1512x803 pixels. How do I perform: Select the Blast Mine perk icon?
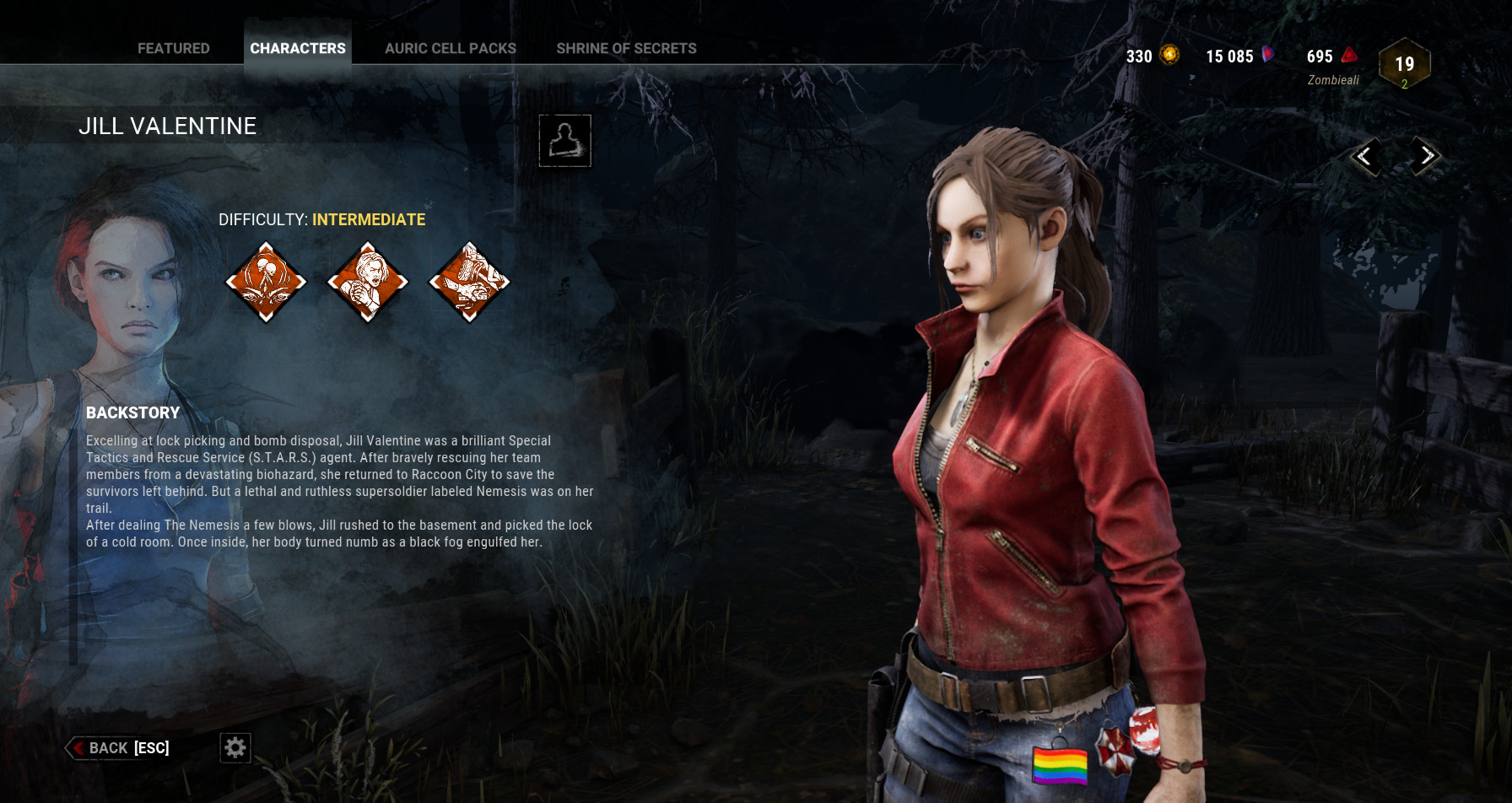point(470,283)
